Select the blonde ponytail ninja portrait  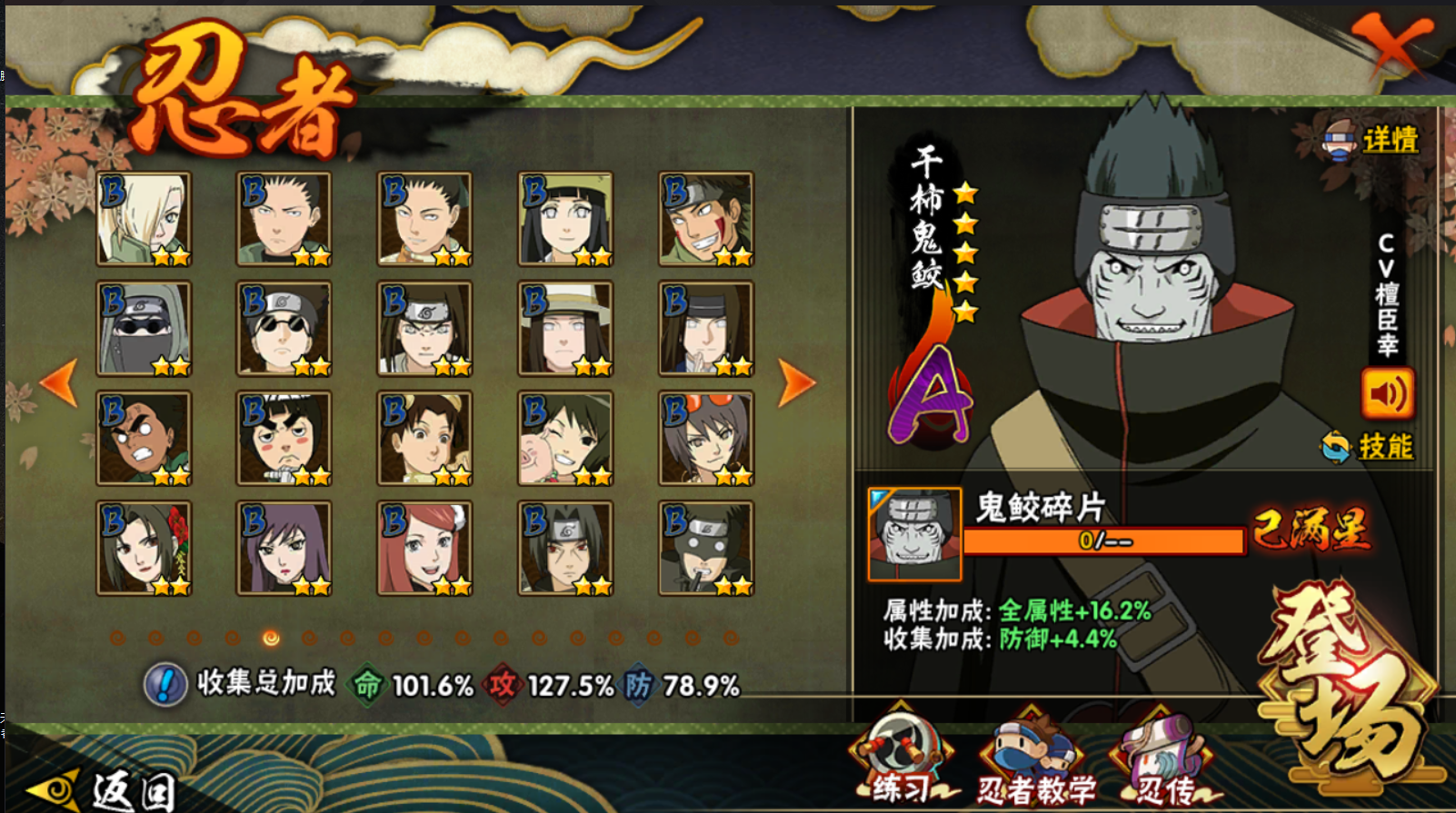coord(144,219)
